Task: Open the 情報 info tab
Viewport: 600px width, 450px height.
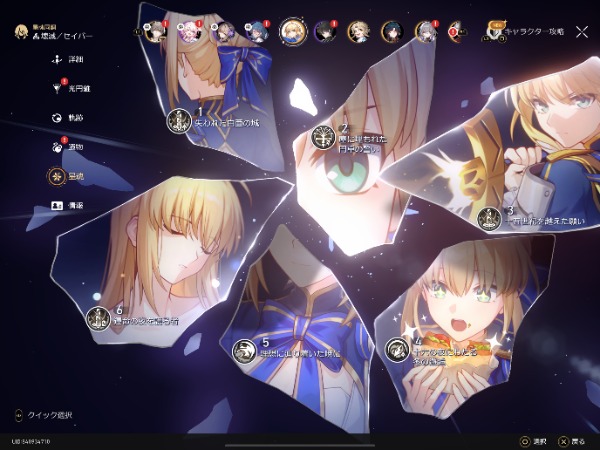Action: (56, 205)
